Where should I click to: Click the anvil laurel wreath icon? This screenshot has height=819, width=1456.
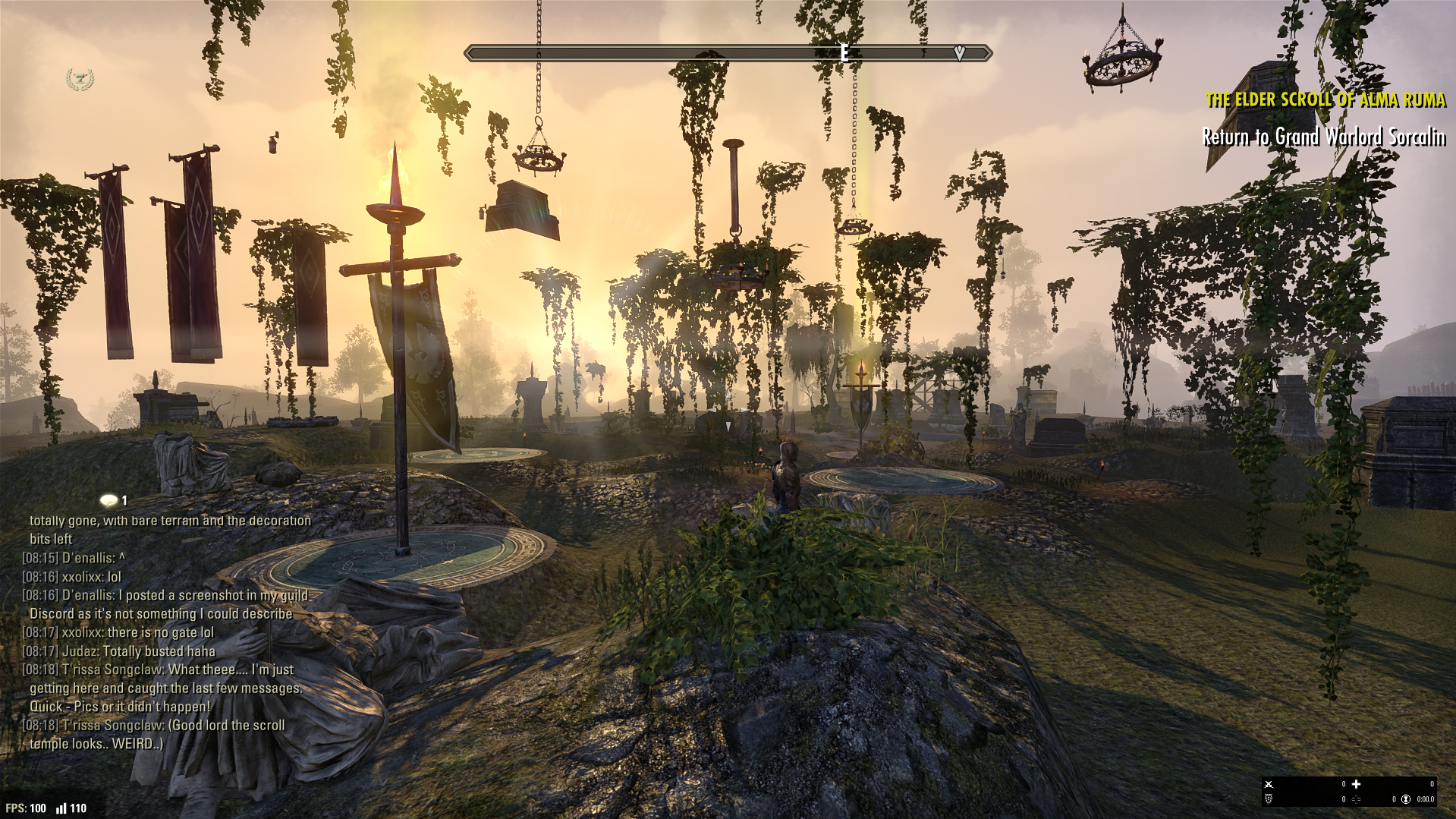(x=80, y=79)
